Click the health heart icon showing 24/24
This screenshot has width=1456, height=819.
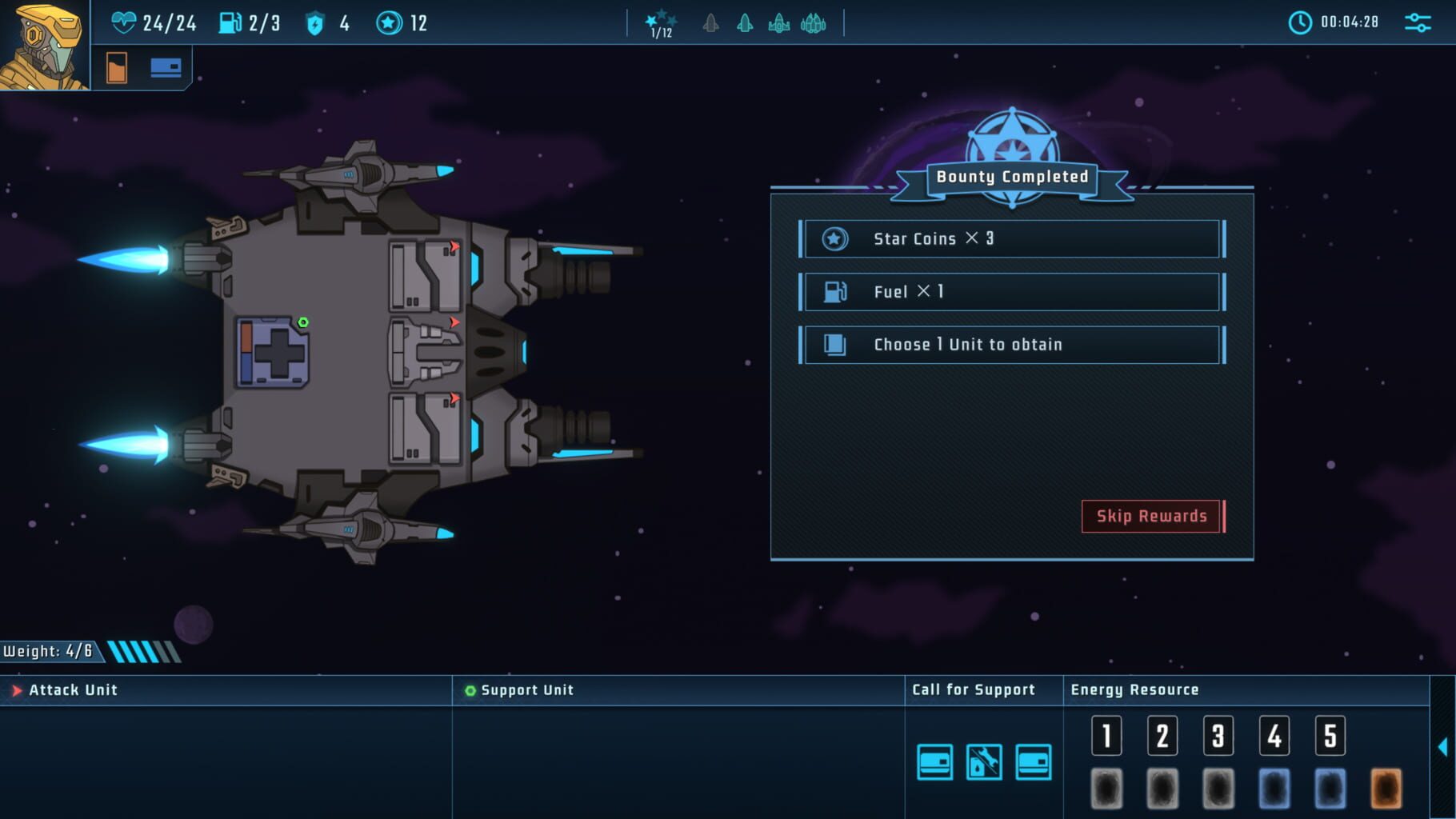point(126,22)
